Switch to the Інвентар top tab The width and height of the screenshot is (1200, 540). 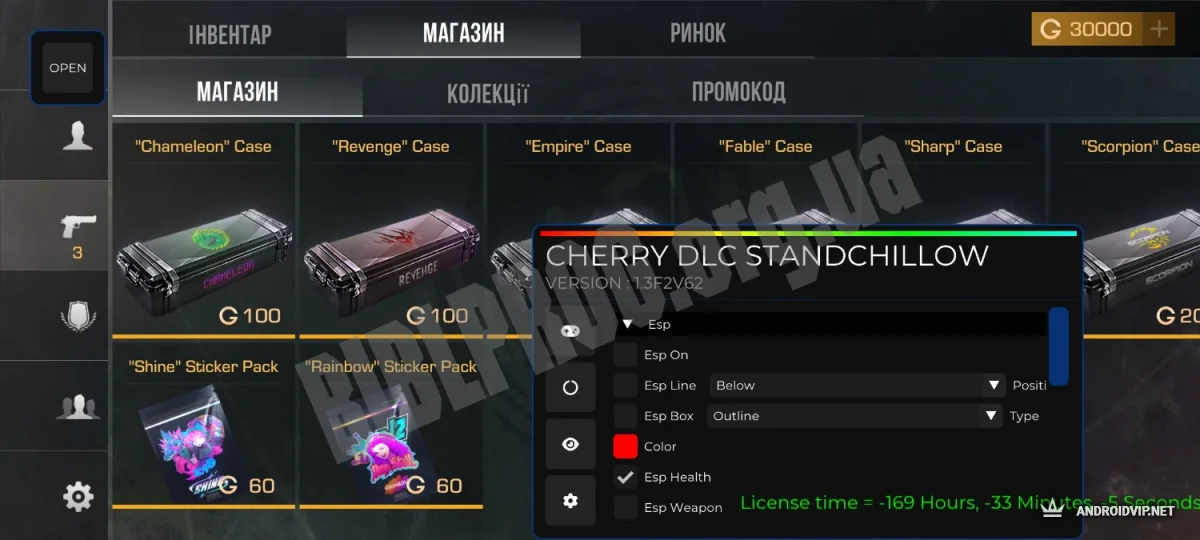[x=229, y=34]
